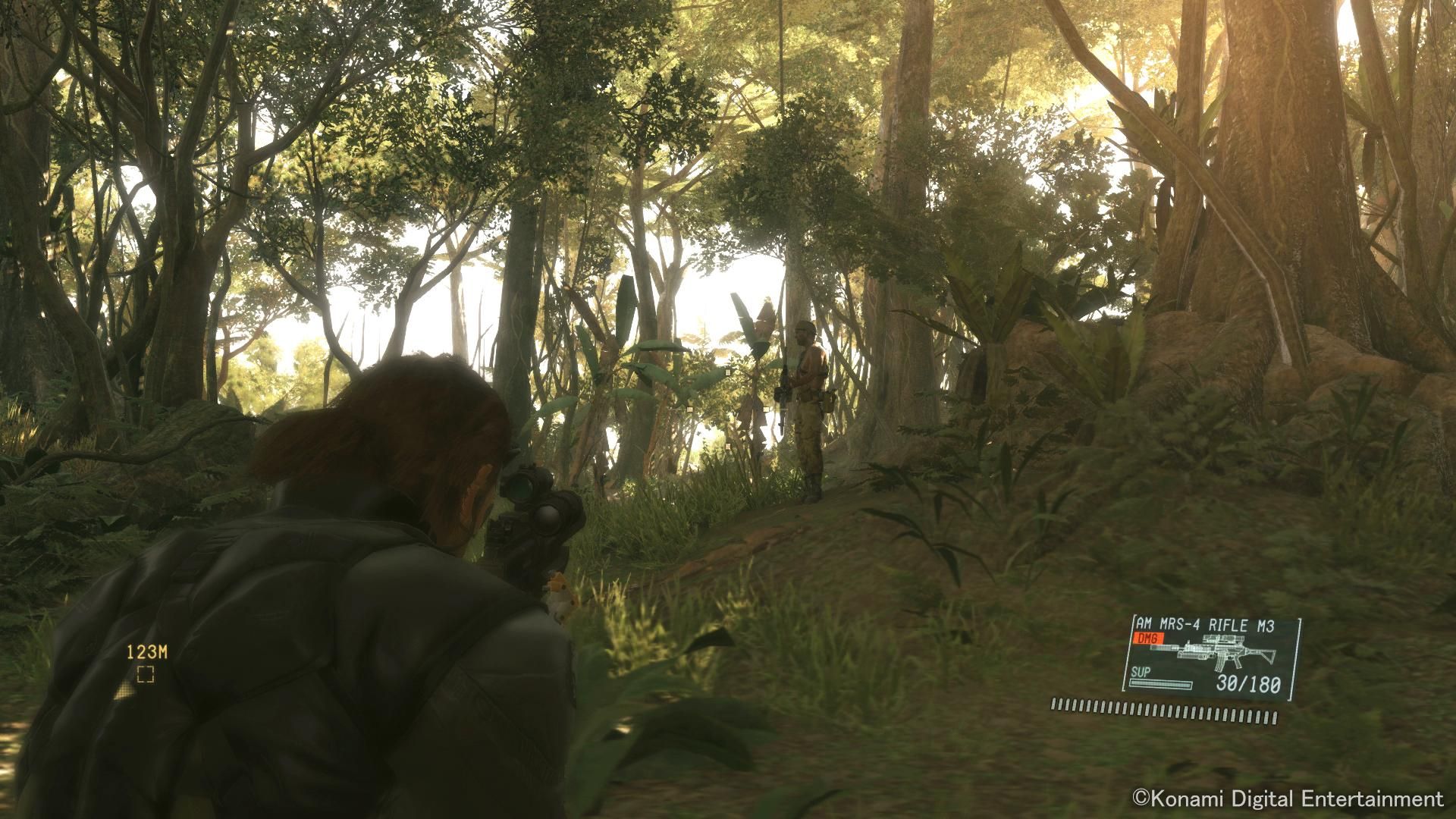This screenshot has width=1456, height=819.
Task: Select the AM MRS-4 RIFLE M3 title
Action: [1207, 623]
